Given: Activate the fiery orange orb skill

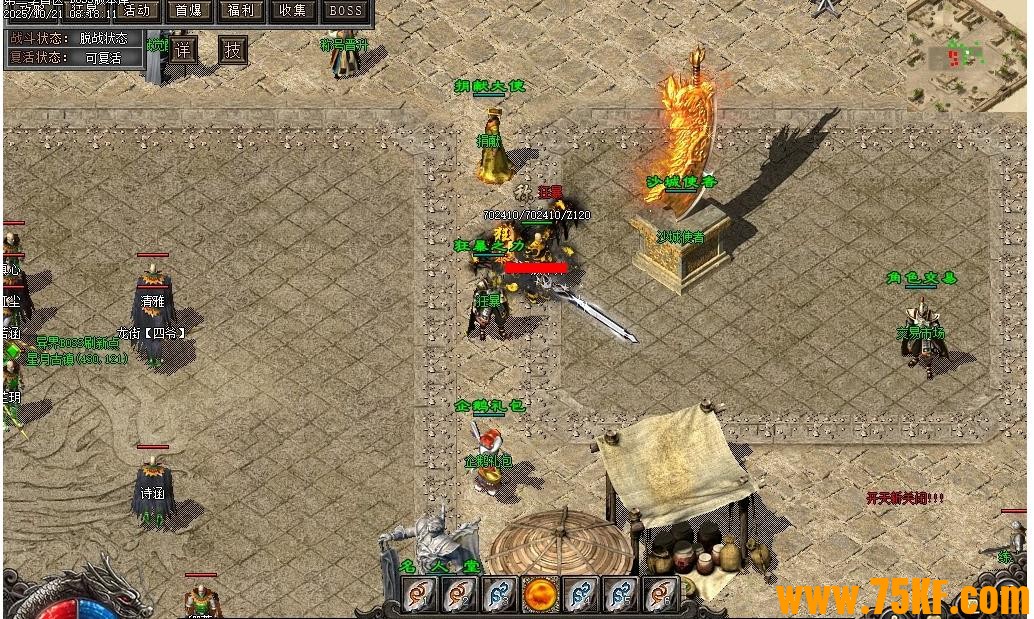Looking at the screenshot, I should pyautogui.click(x=540, y=595).
